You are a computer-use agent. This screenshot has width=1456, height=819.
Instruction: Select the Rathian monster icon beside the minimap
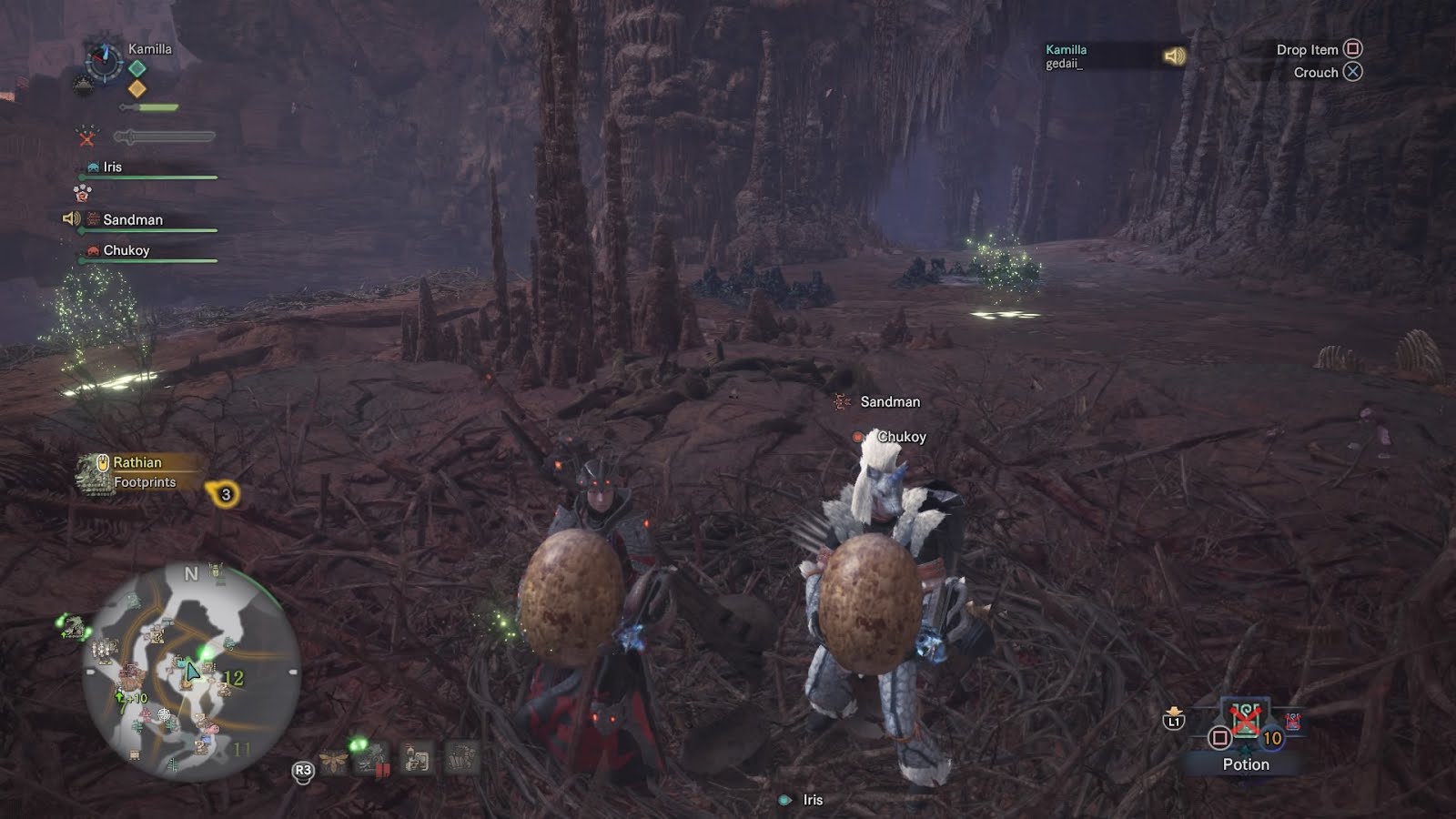(x=71, y=626)
